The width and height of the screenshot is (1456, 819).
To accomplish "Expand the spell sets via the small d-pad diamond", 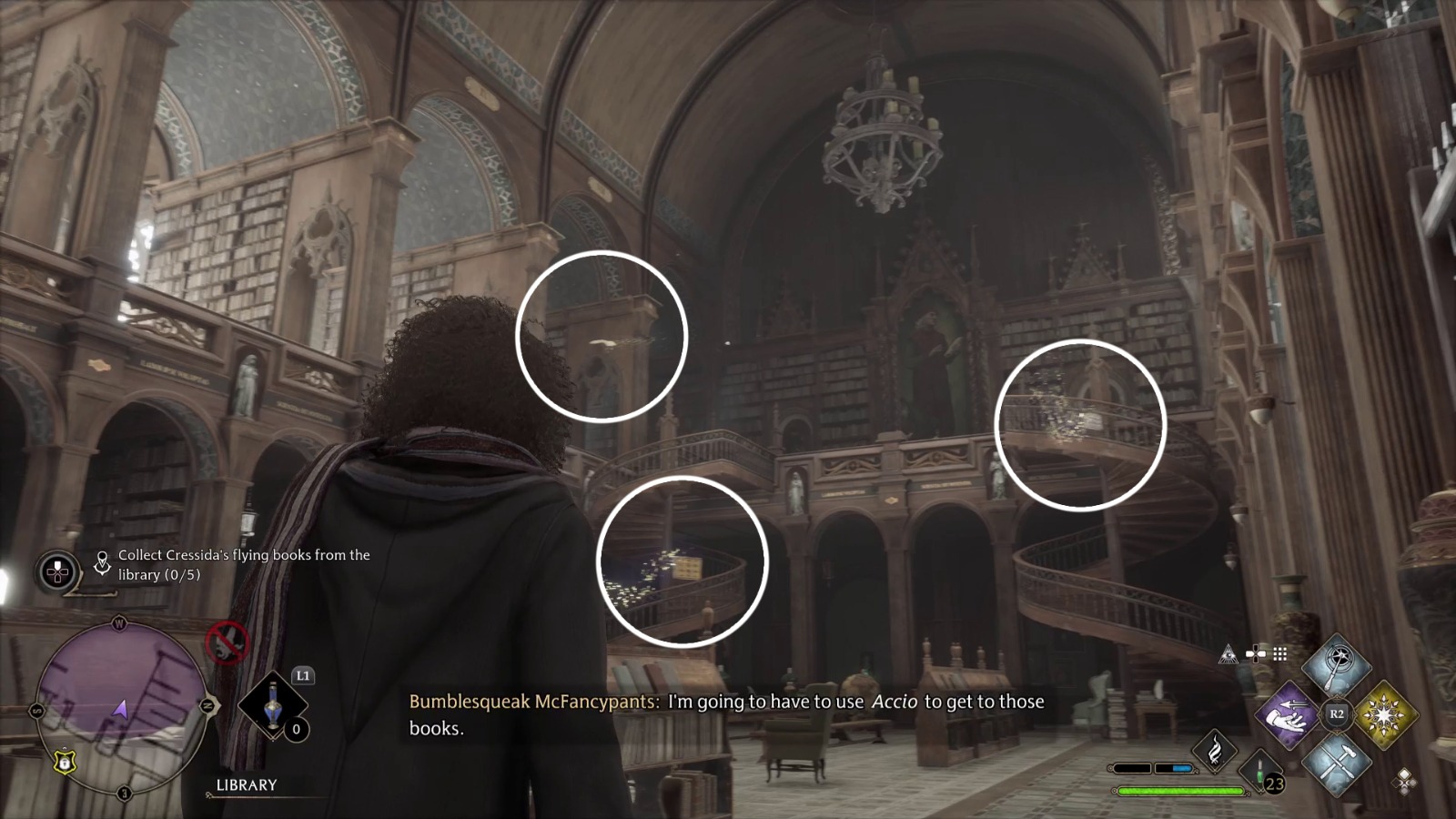I will pyautogui.click(x=1405, y=781).
